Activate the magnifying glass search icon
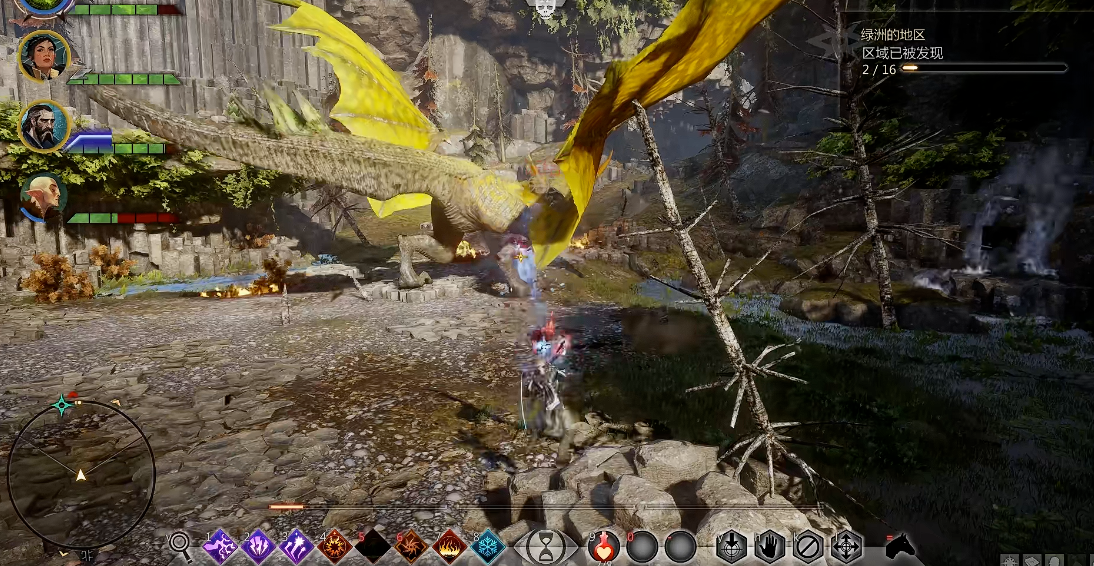1094x566 pixels. pyautogui.click(x=180, y=545)
